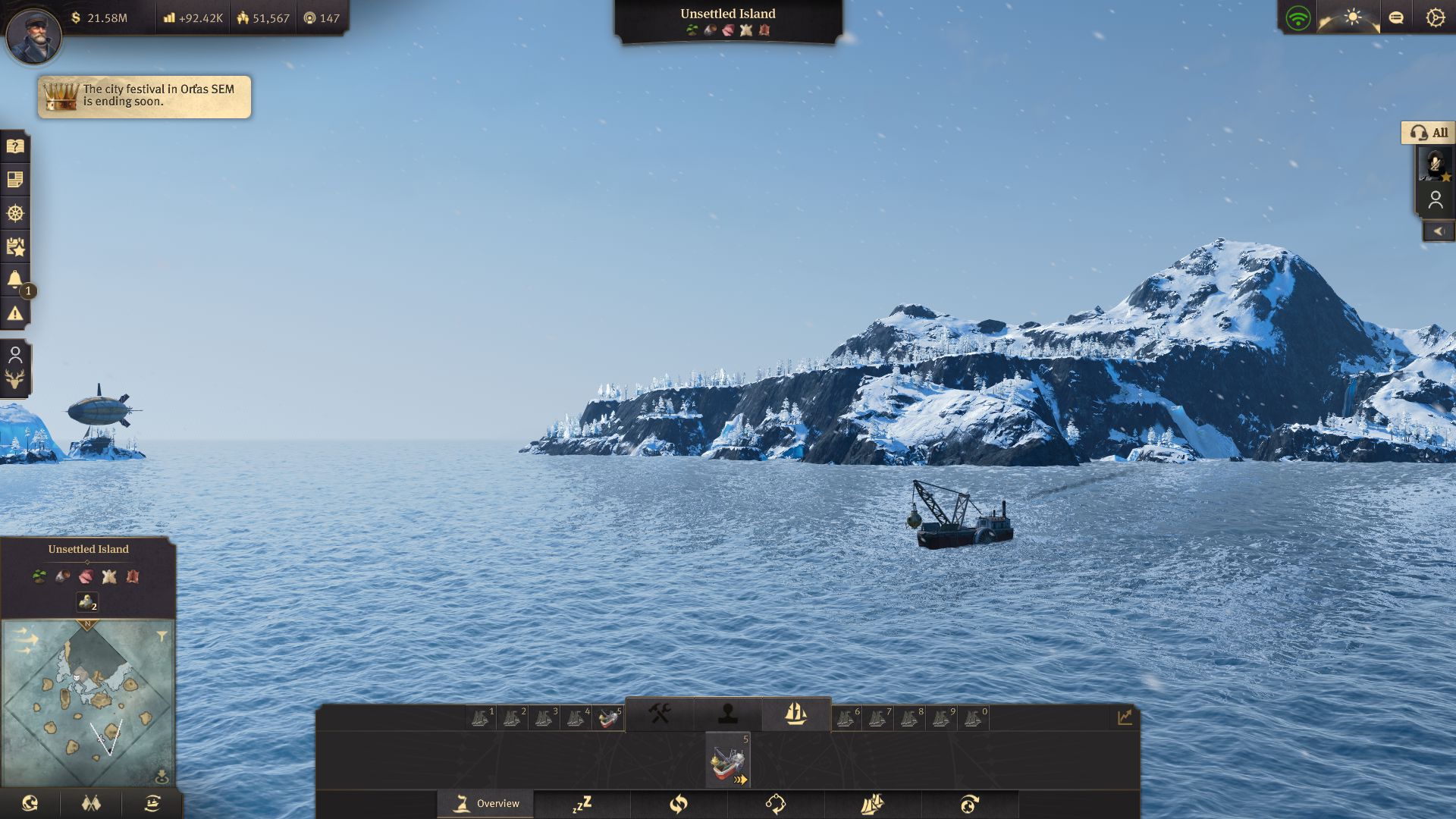The image size is (1456, 819).
Task: Open the player profile portrait
Action: 33,34
